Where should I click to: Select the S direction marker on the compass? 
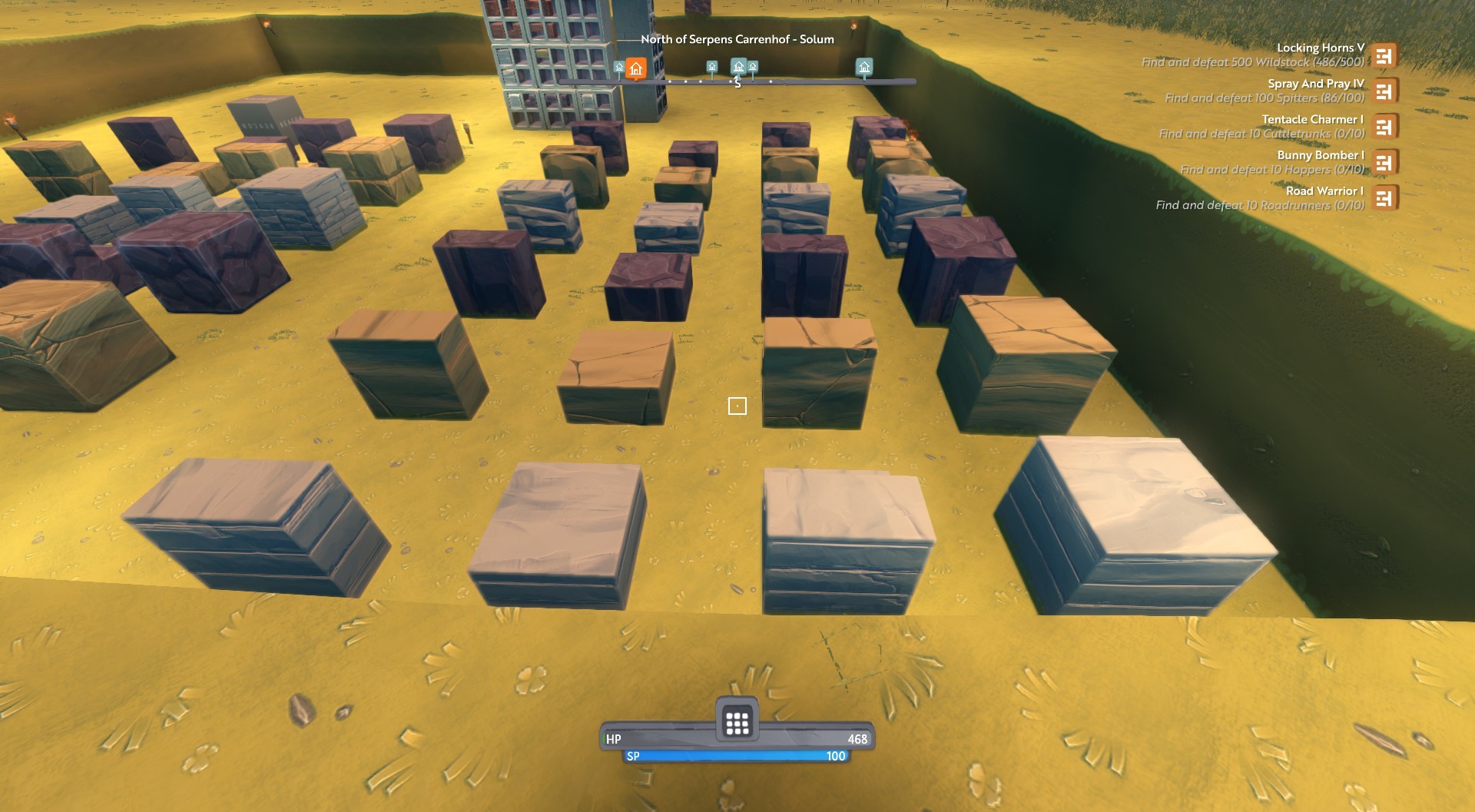(x=738, y=84)
